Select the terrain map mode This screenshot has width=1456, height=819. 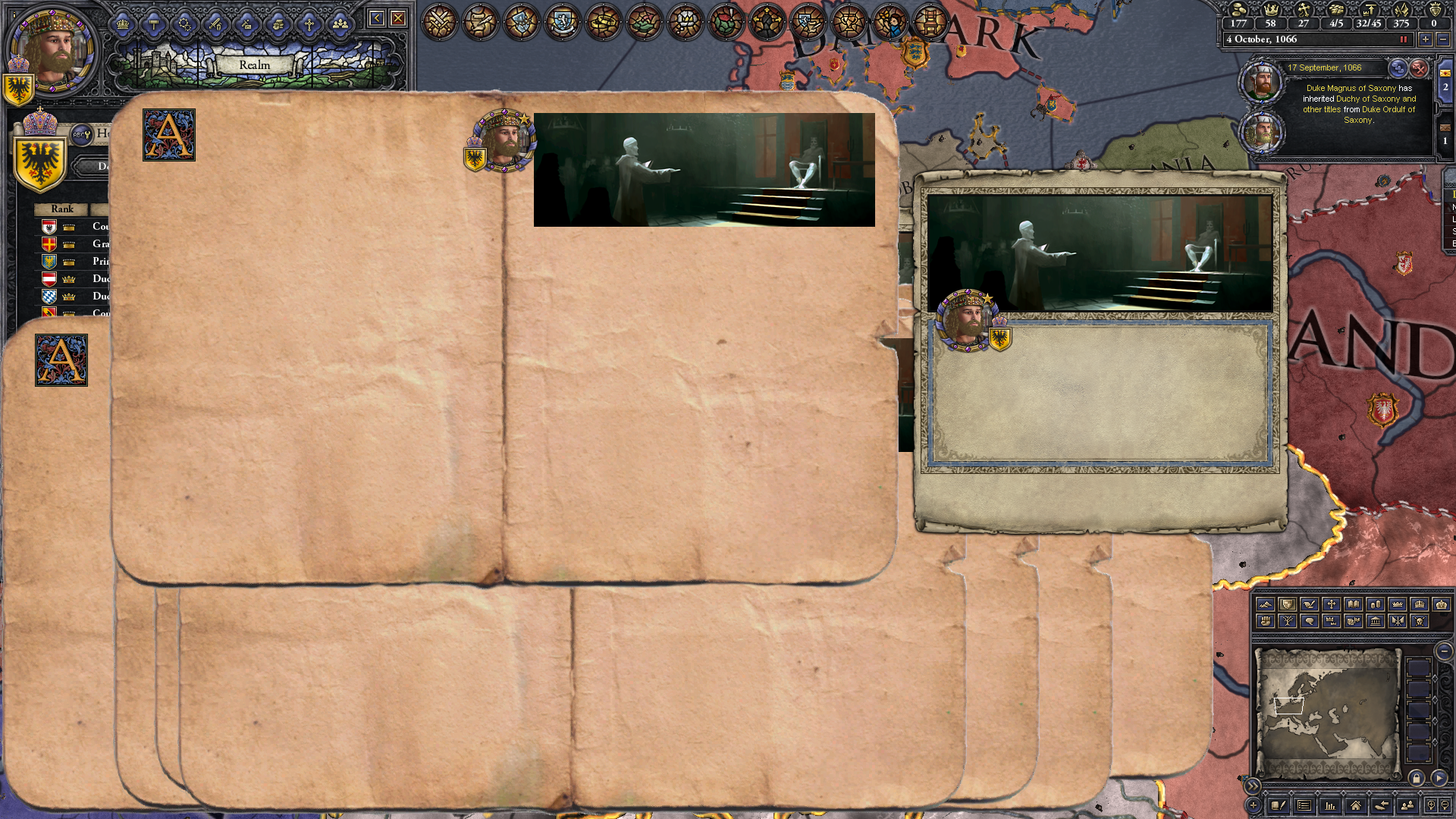[1265, 605]
